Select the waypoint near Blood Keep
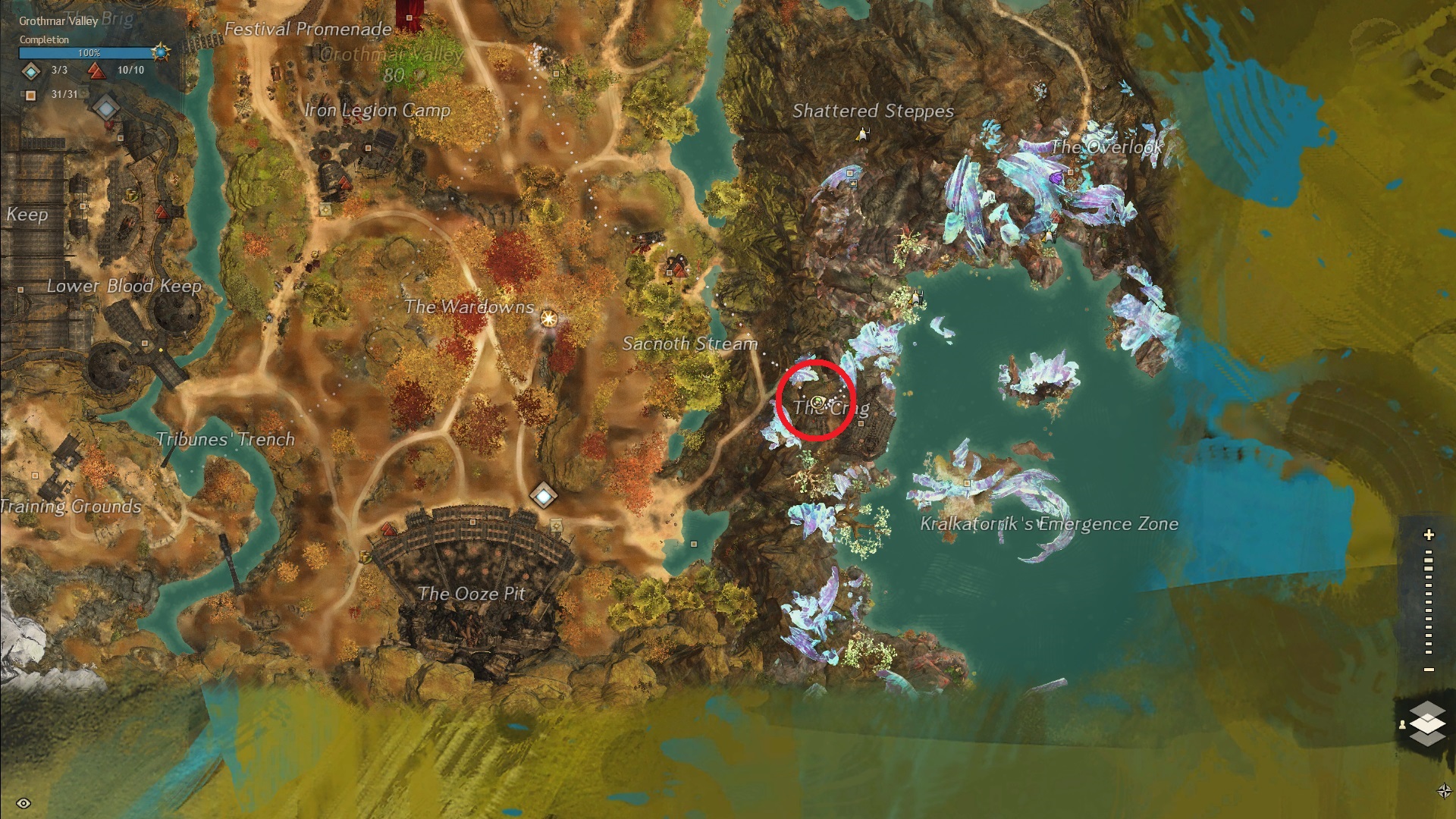1456x819 pixels. pyautogui.click(x=105, y=107)
